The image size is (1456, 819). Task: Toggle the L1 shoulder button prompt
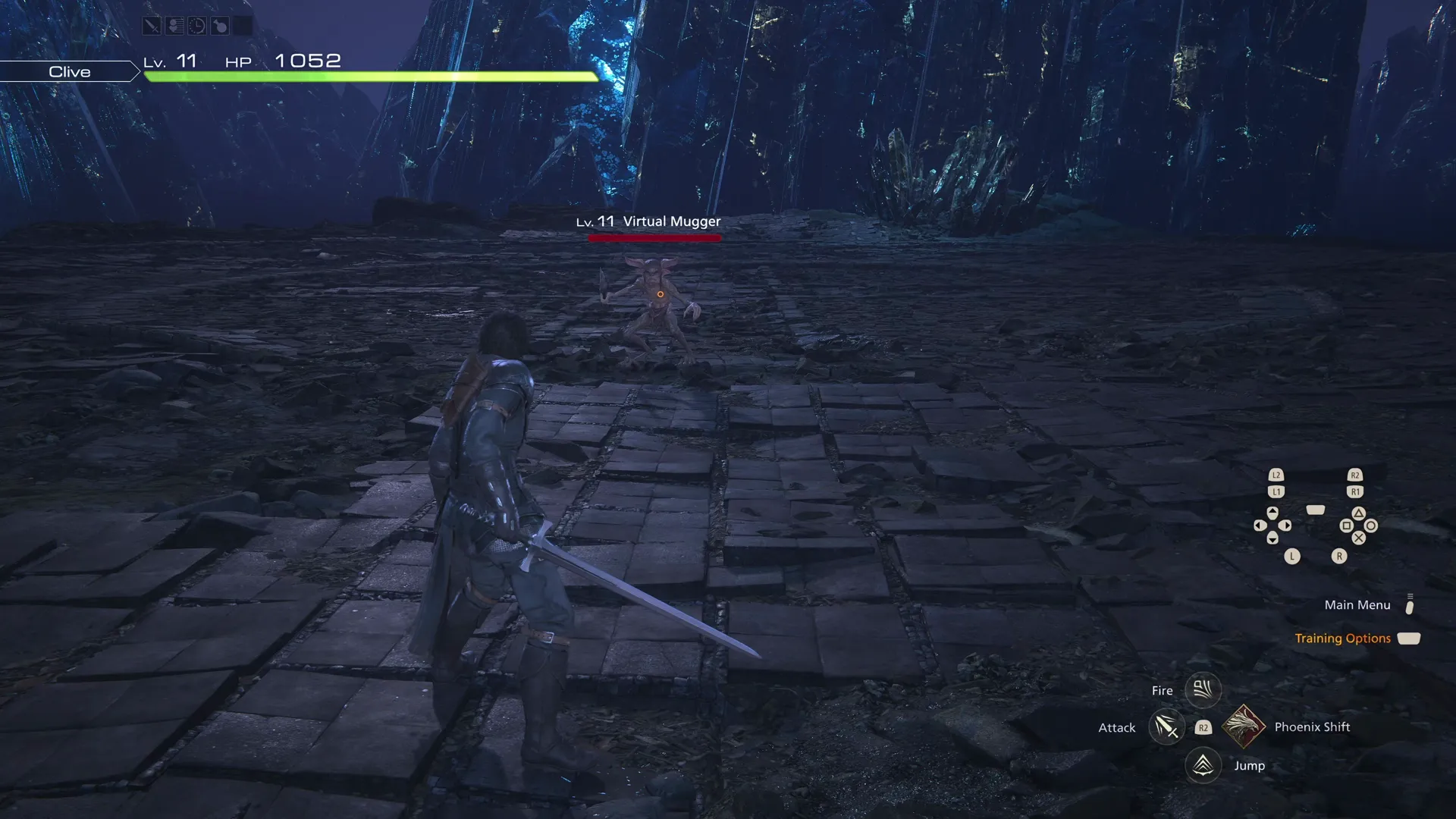pyautogui.click(x=1276, y=491)
